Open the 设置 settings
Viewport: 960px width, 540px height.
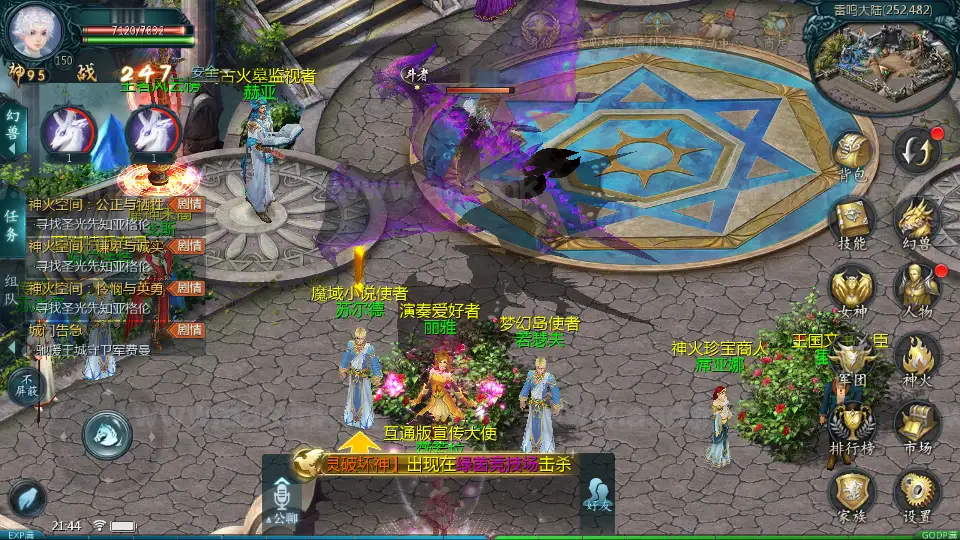click(x=916, y=494)
